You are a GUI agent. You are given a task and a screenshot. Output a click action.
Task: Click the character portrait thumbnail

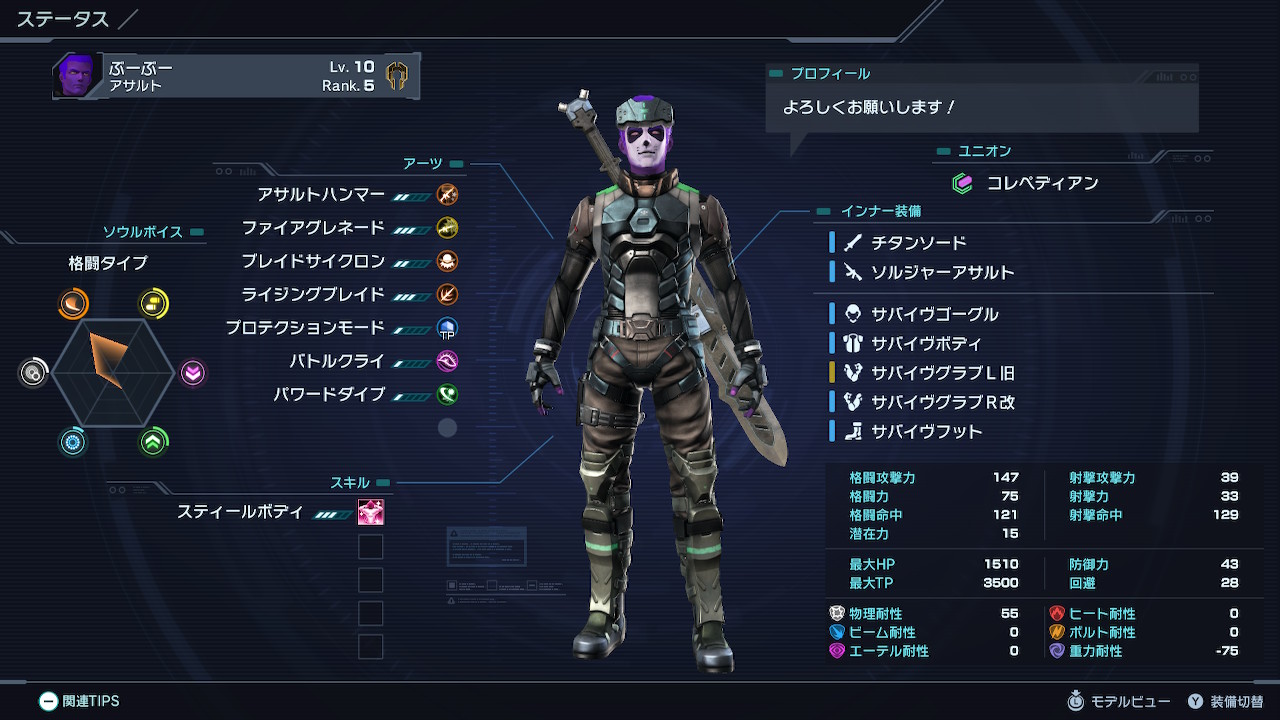point(77,77)
